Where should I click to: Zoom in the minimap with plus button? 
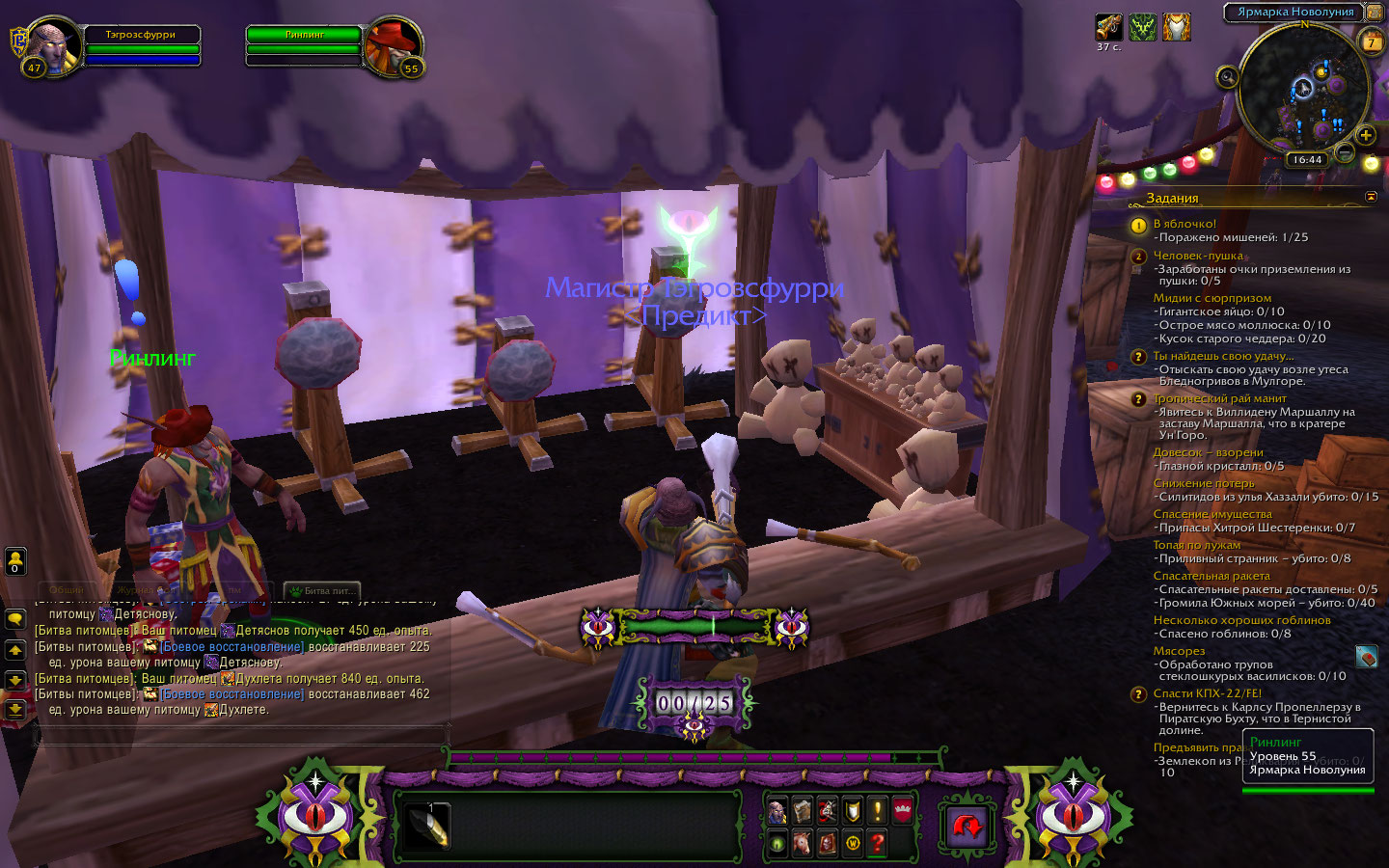[x=1365, y=135]
